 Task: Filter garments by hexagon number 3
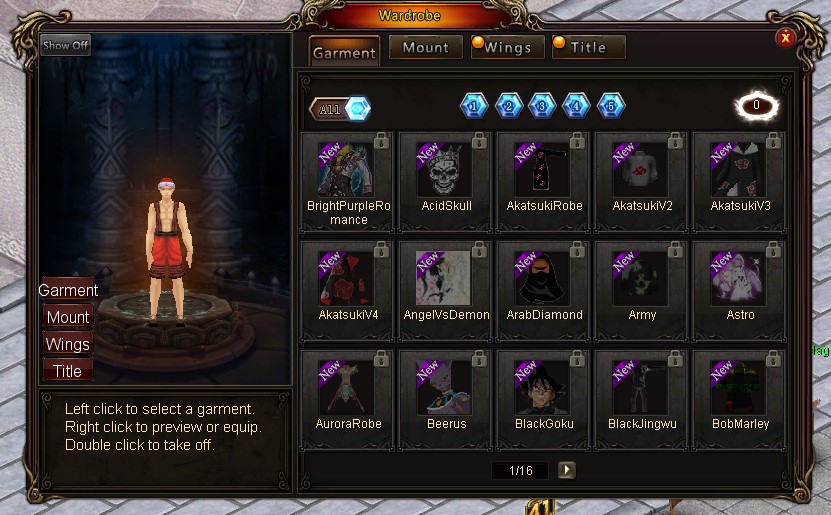tap(542, 105)
